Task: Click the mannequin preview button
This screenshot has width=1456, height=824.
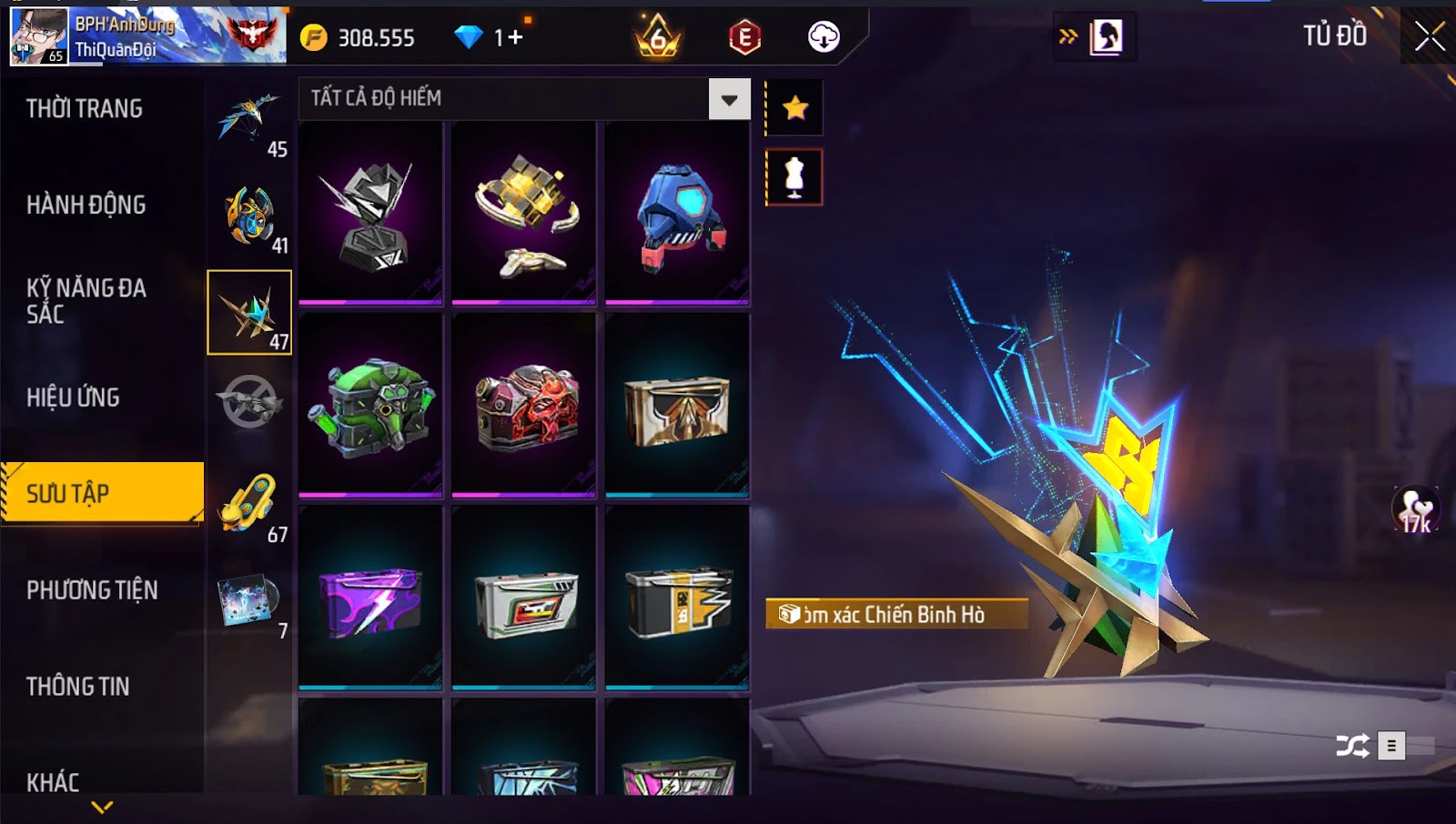Action: pyautogui.click(x=795, y=177)
